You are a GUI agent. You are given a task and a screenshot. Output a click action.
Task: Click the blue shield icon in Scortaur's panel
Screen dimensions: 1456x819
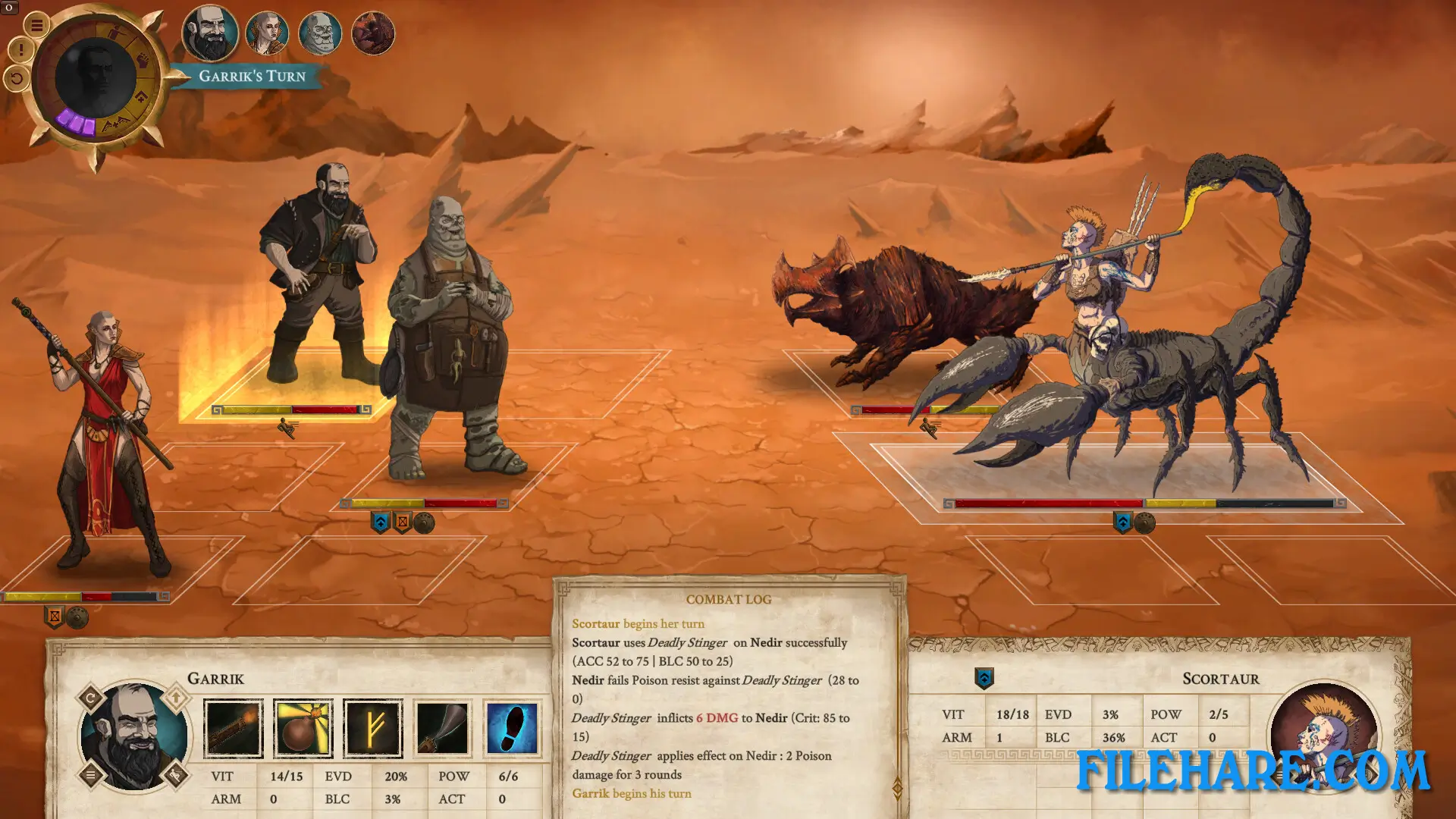tap(984, 678)
